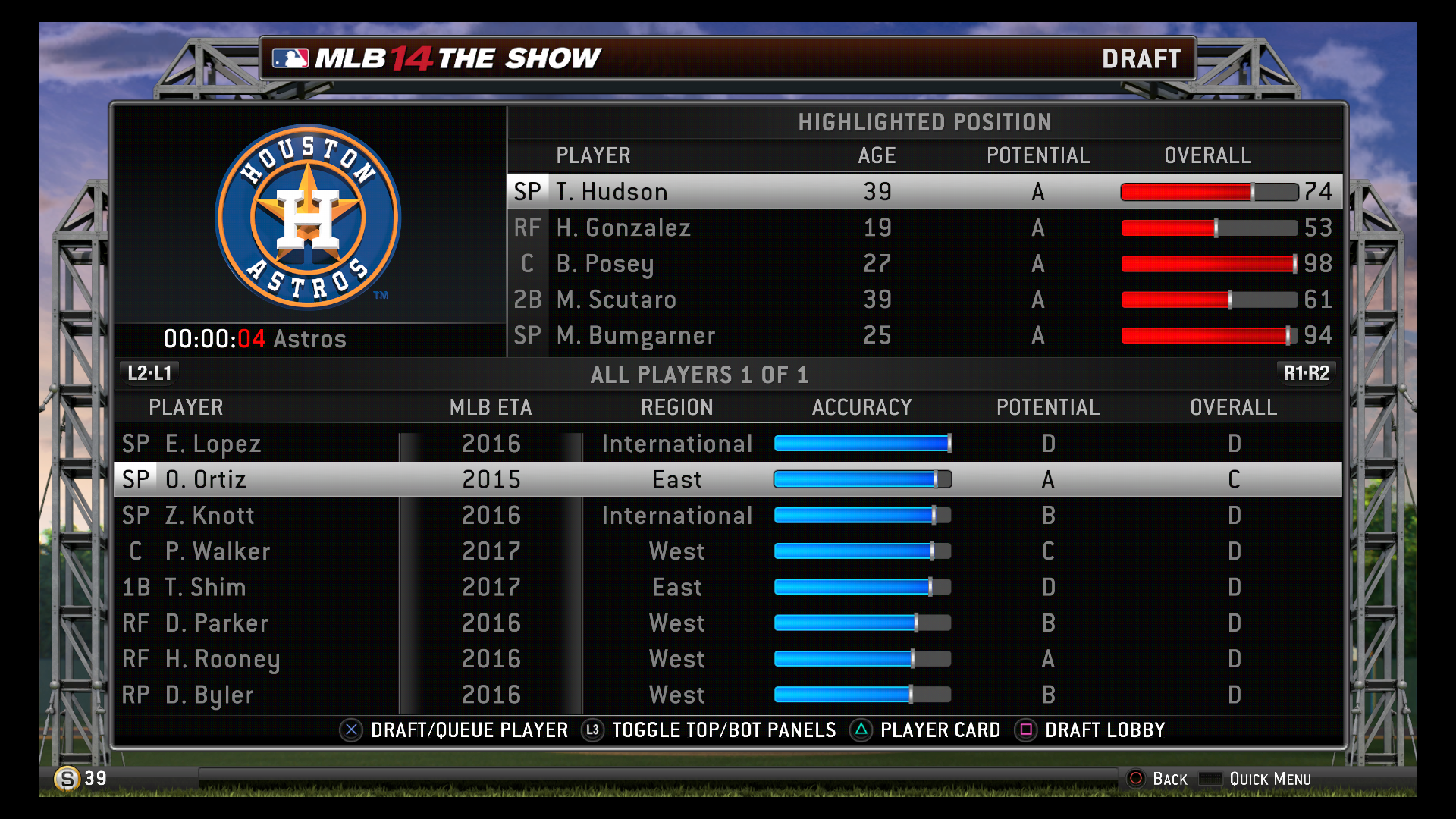Select H. Gonzalez roster row
The image size is (1456, 819).
(x=623, y=227)
